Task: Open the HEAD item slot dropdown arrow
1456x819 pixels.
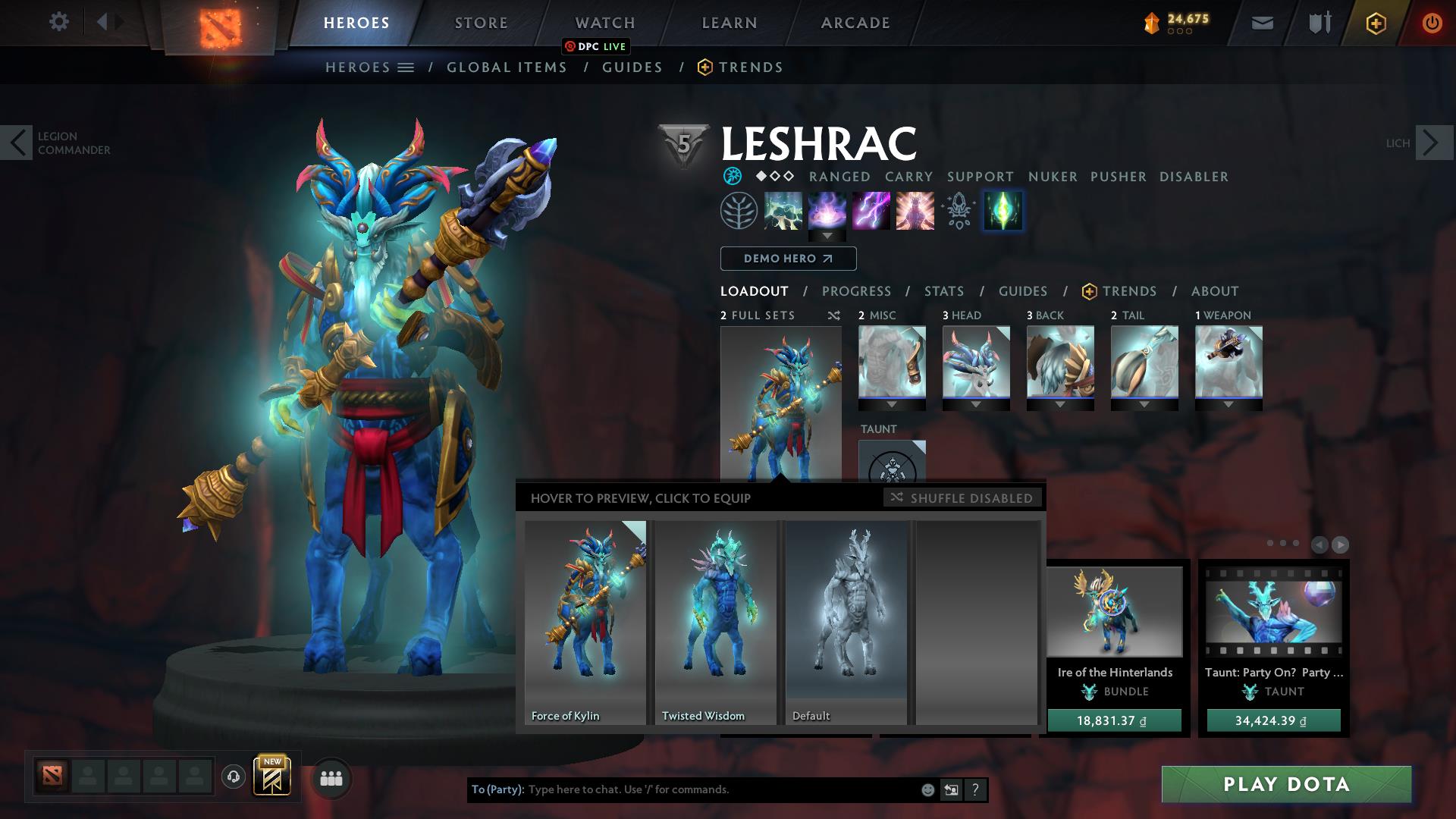Action: click(977, 405)
